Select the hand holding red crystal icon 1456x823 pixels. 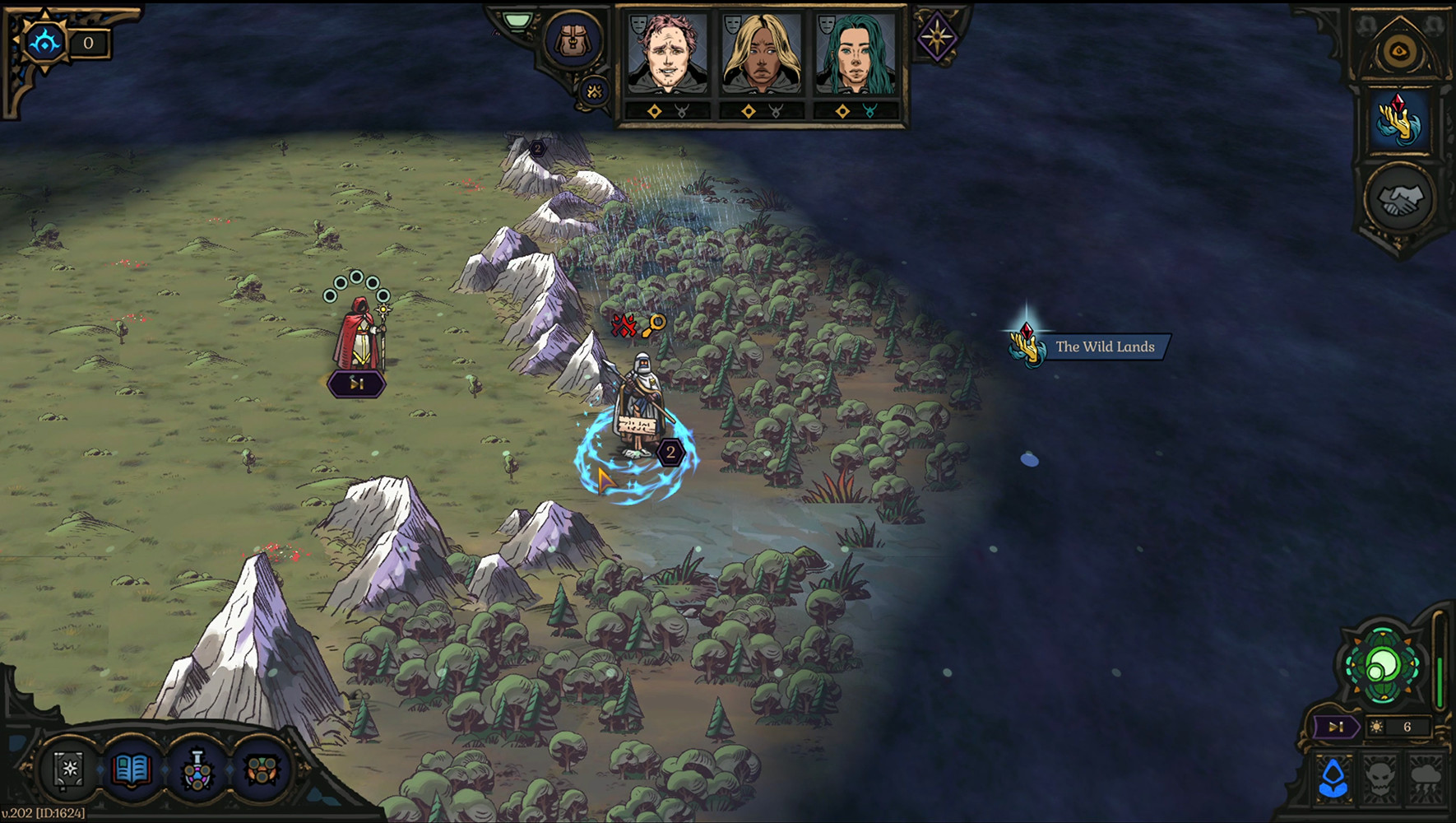click(1398, 119)
